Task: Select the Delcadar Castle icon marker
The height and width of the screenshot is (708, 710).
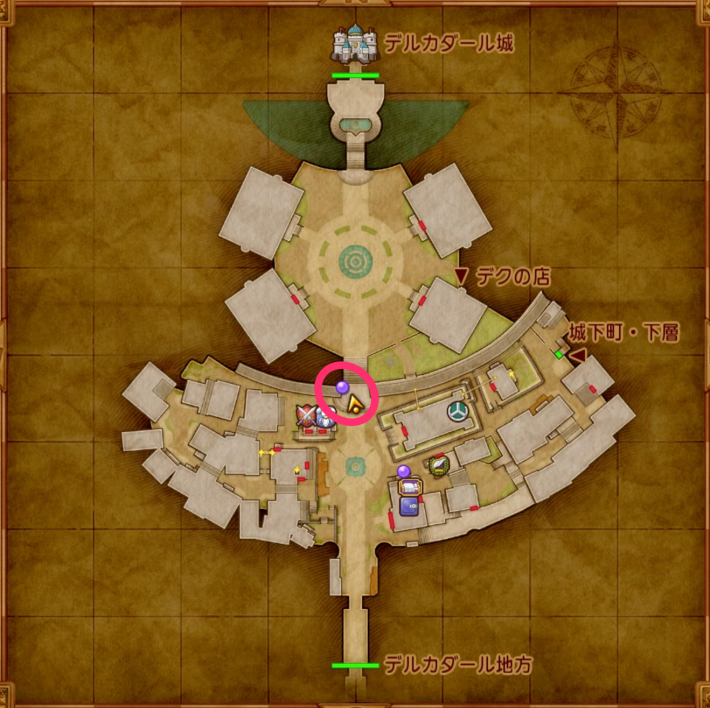Action: coord(357,44)
